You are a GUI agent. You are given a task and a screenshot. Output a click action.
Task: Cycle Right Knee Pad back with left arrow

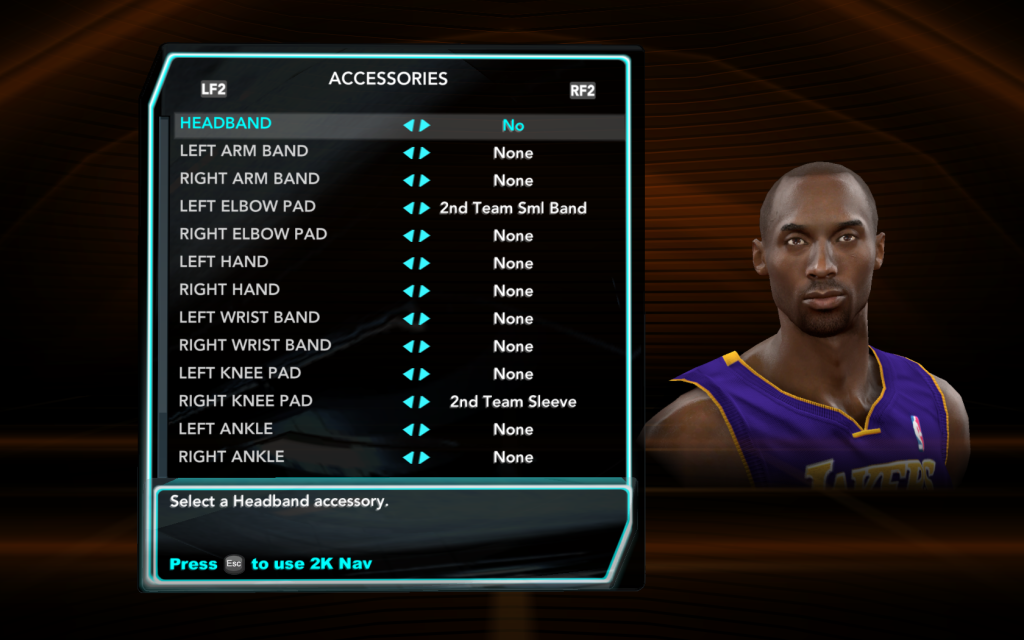click(x=408, y=402)
